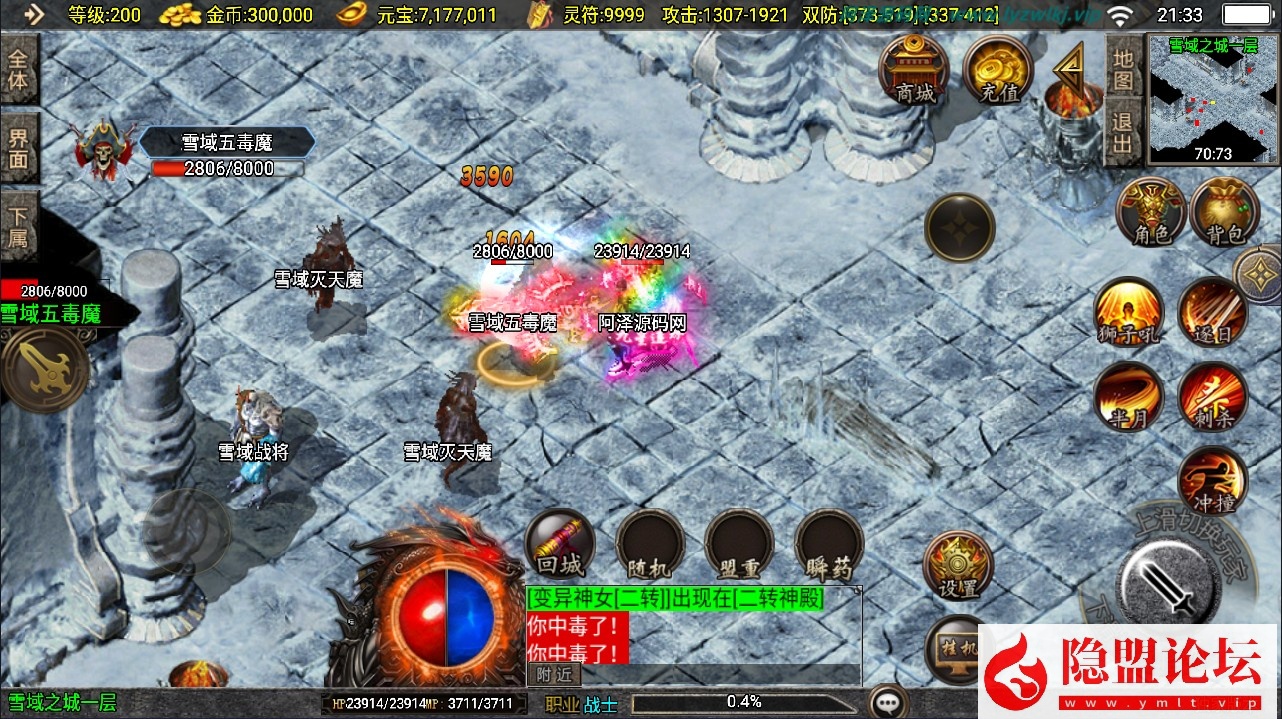Open the 充值 recharge menu

tap(998, 69)
